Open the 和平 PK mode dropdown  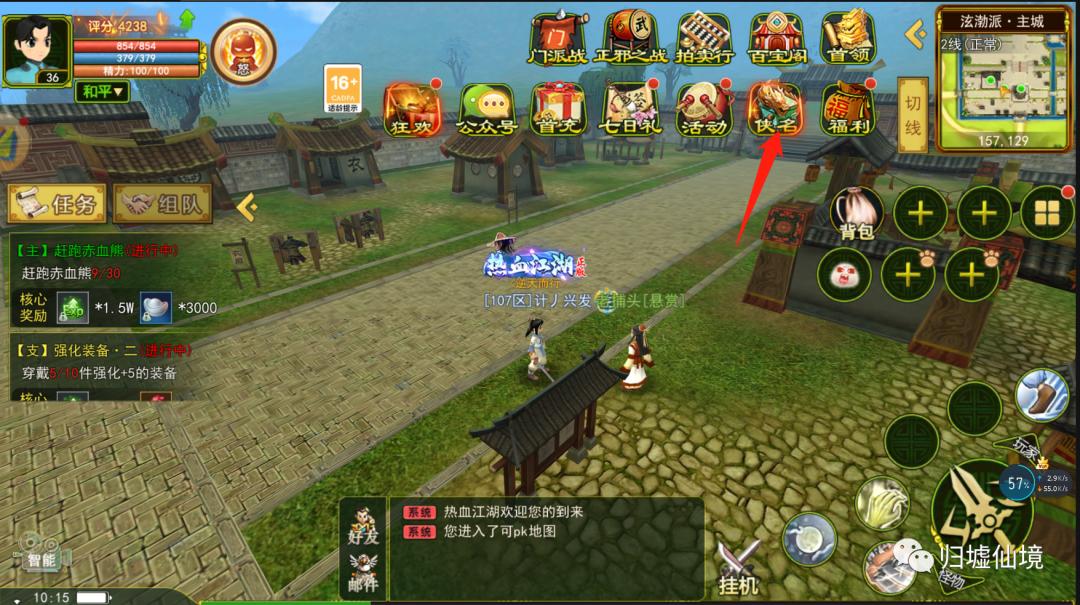(102, 91)
